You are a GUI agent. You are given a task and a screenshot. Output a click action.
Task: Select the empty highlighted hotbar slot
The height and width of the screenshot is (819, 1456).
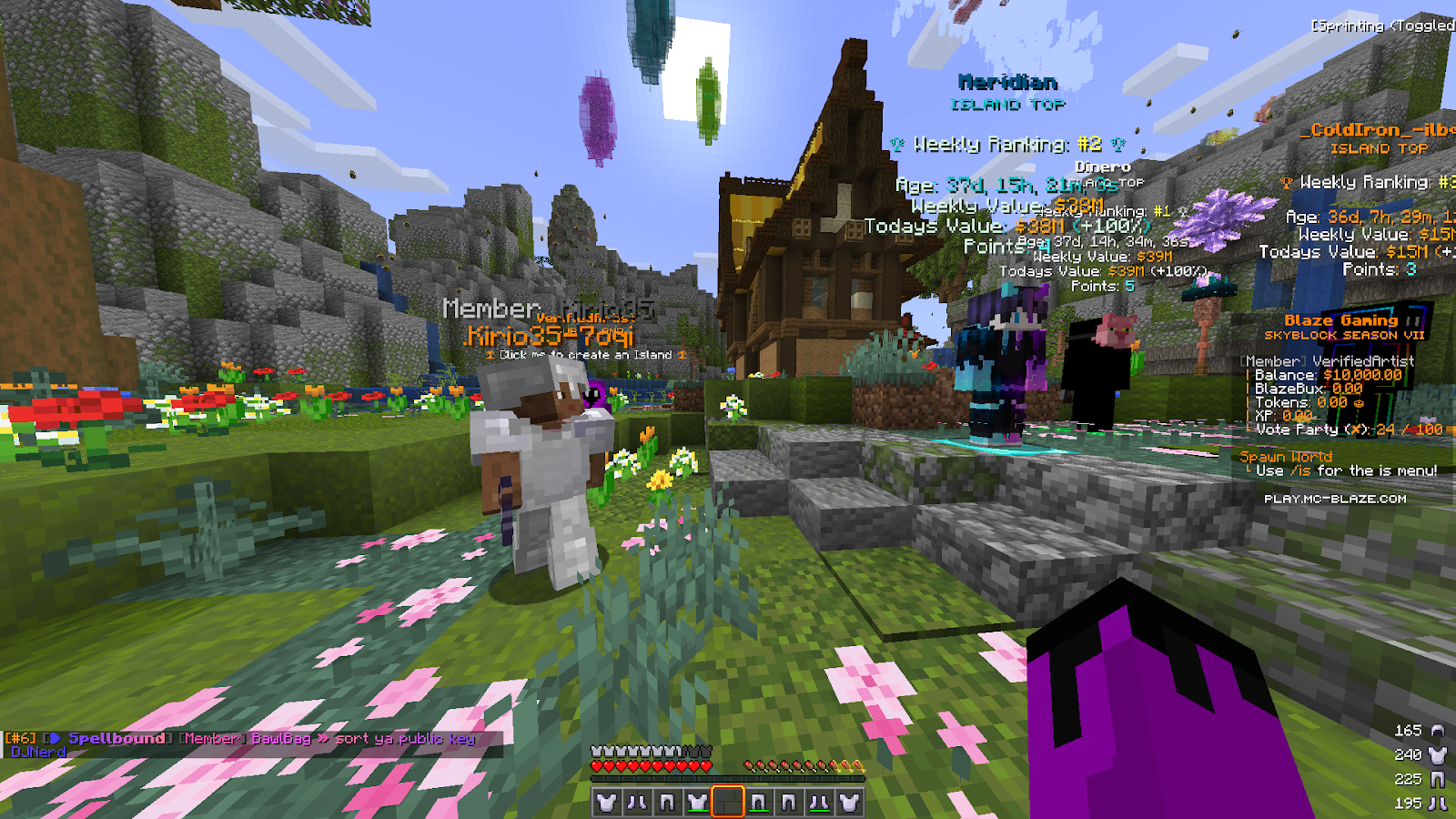click(x=728, y=802)
